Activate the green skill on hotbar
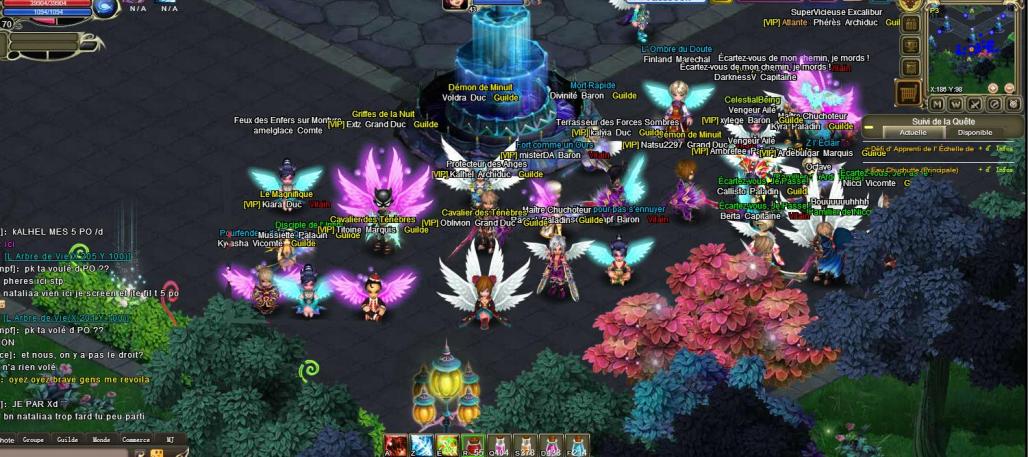 (x=447, y=445)
